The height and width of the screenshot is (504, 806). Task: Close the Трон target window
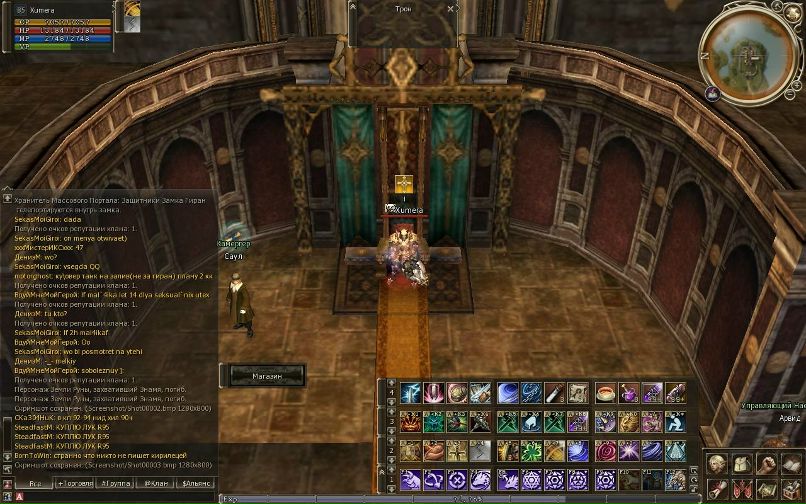tap(452, 8)
